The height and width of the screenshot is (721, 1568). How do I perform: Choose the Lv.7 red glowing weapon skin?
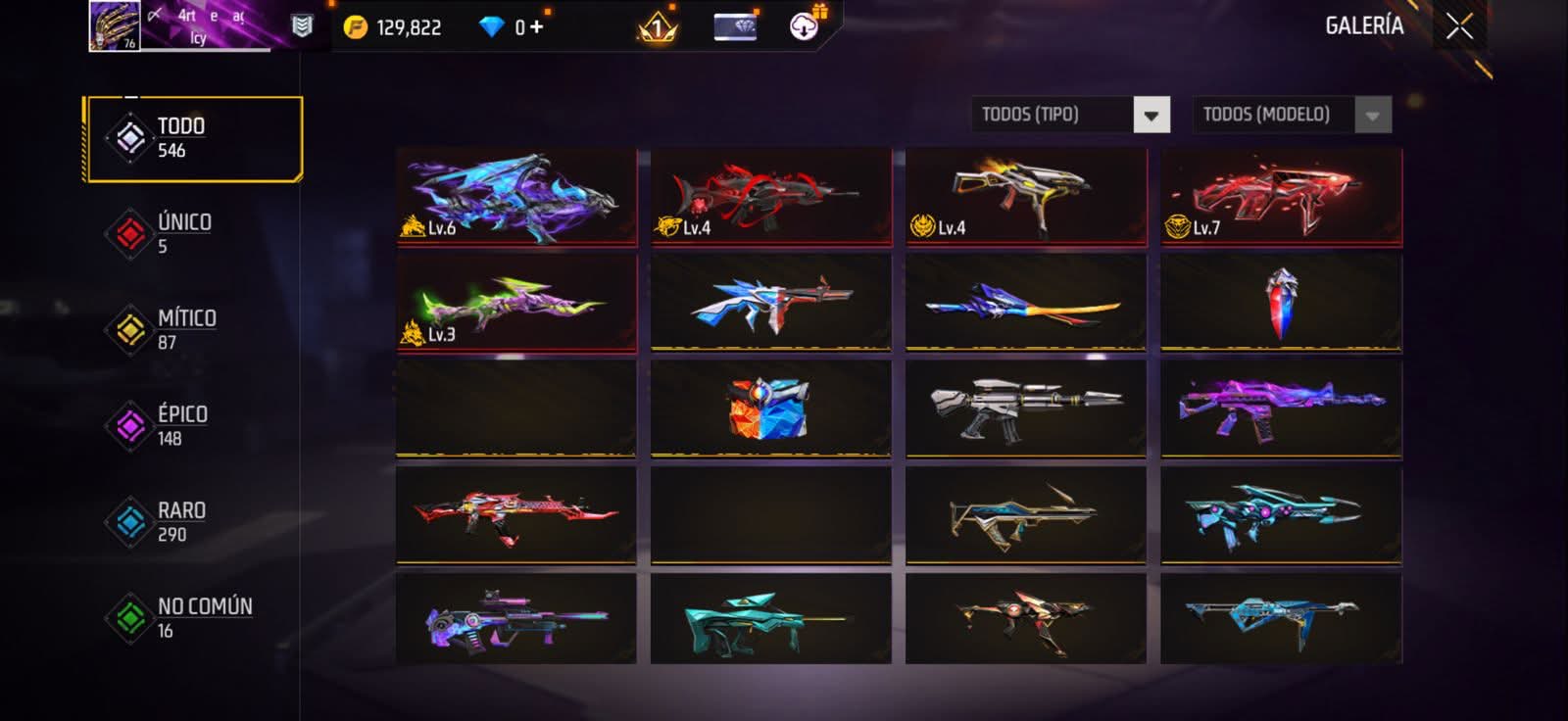[x=1281, y=196]
